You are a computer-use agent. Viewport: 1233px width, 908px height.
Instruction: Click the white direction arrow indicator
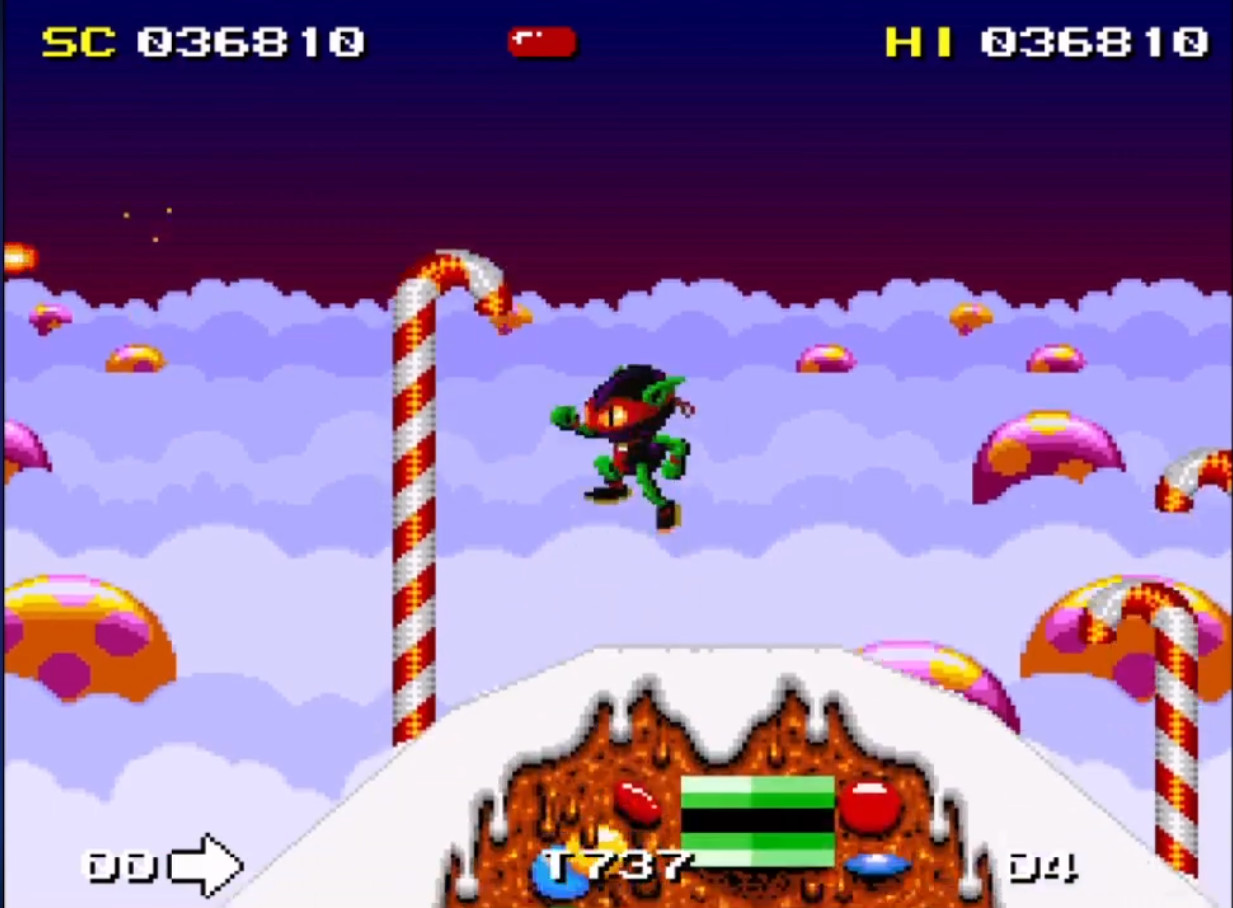tap(206, 865)
